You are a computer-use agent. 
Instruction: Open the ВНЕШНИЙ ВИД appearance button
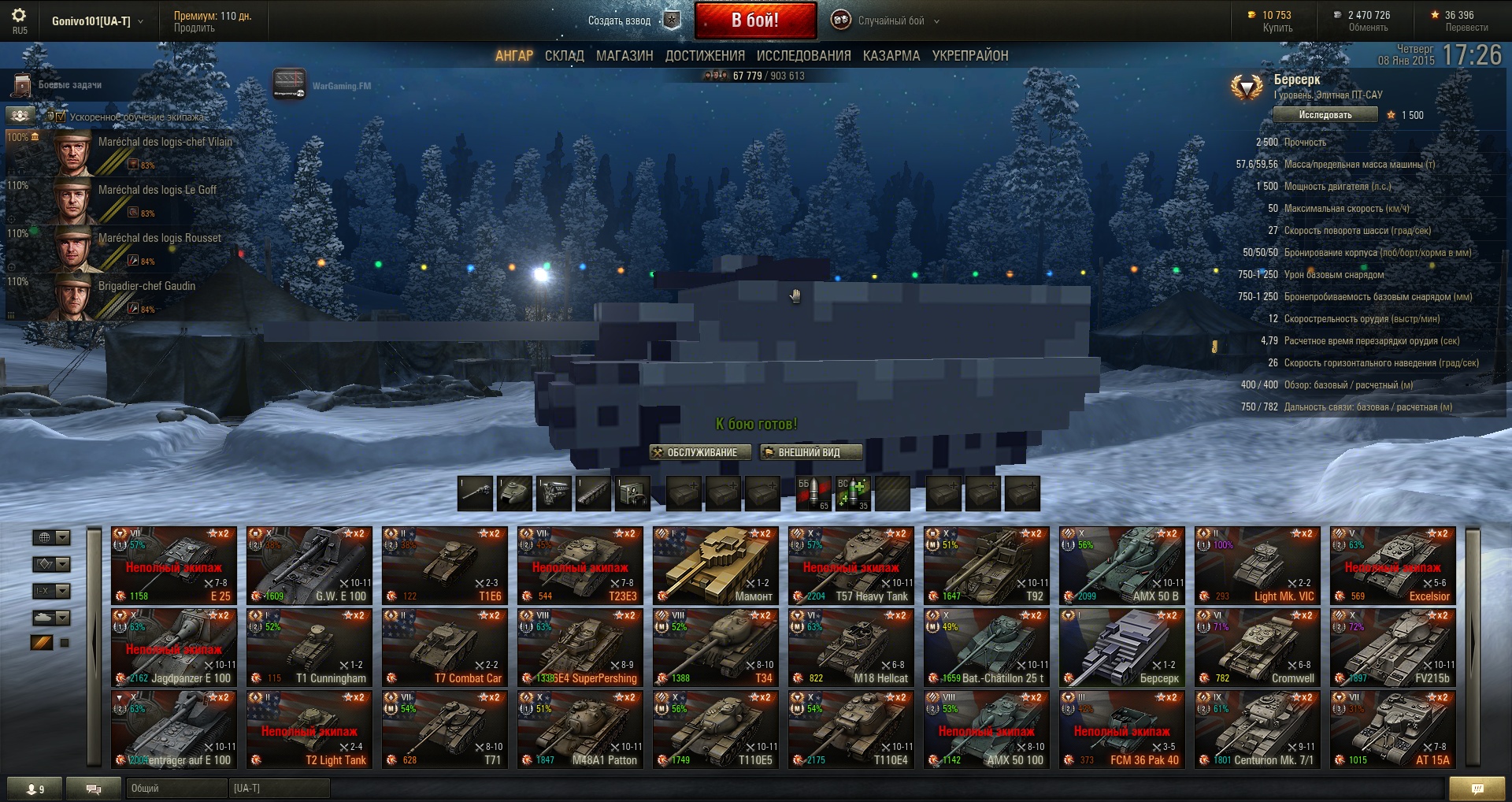[810, 452]
